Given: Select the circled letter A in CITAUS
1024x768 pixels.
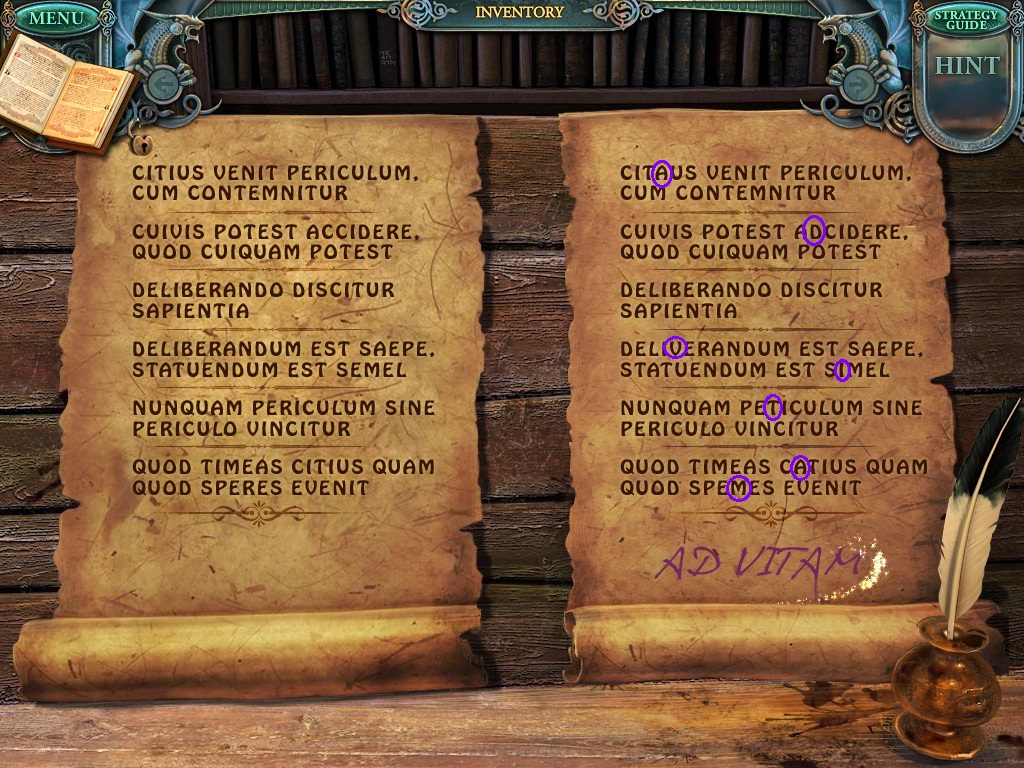Looking at the screenshot, I should coord(661,174).
